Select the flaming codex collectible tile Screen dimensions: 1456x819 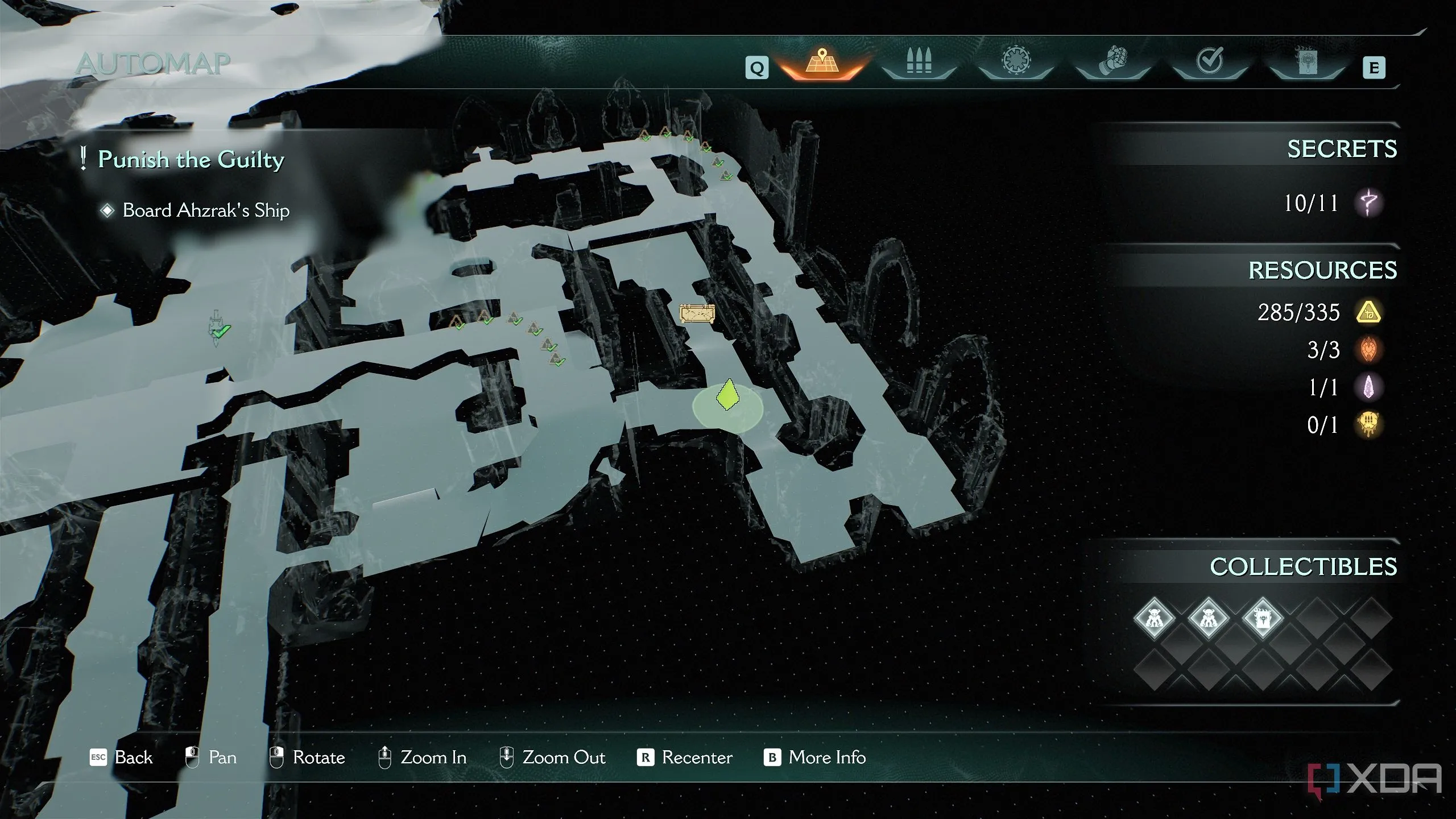click(x=1263, y=618)
